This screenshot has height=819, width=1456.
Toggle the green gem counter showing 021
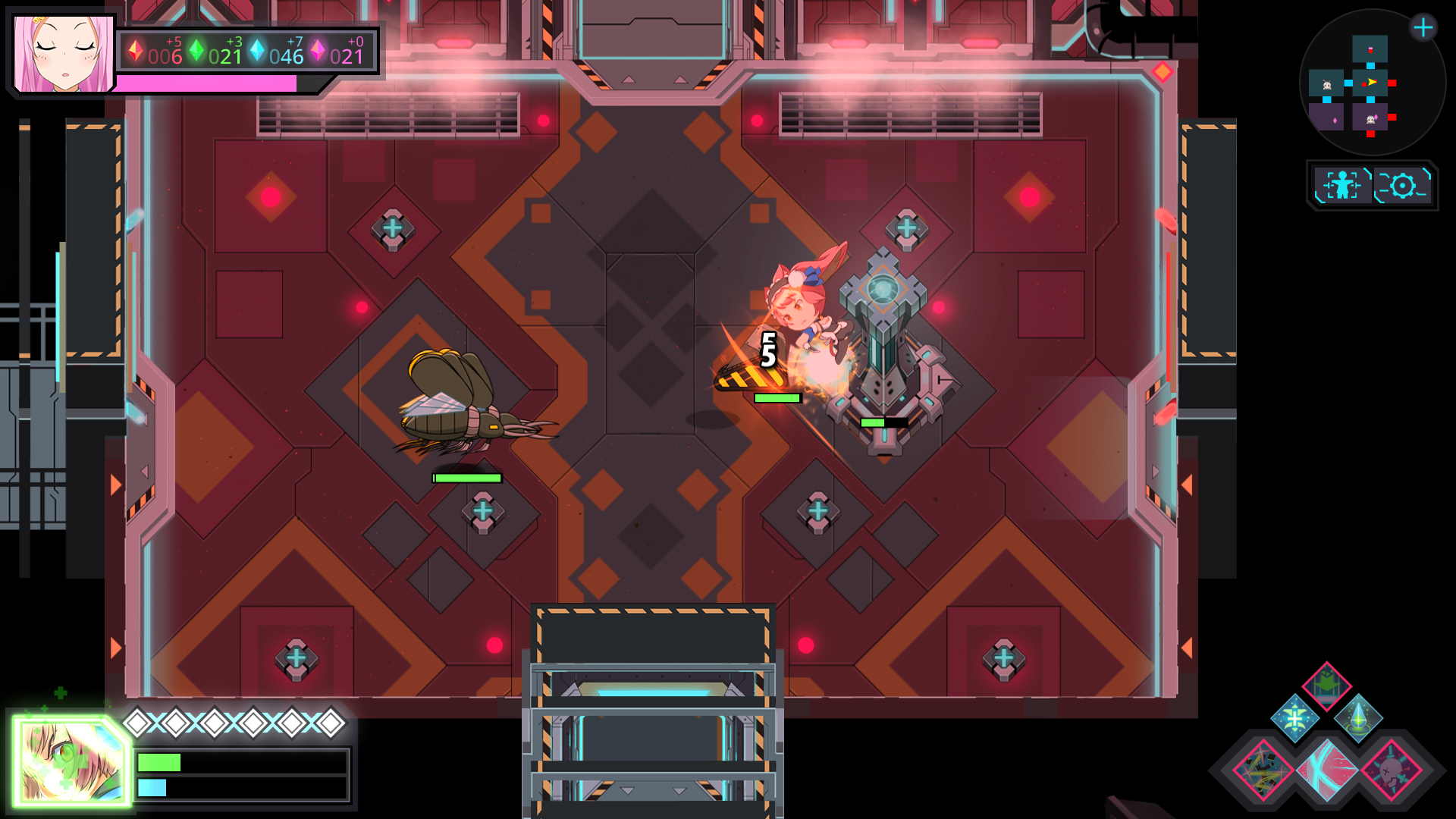220,53
